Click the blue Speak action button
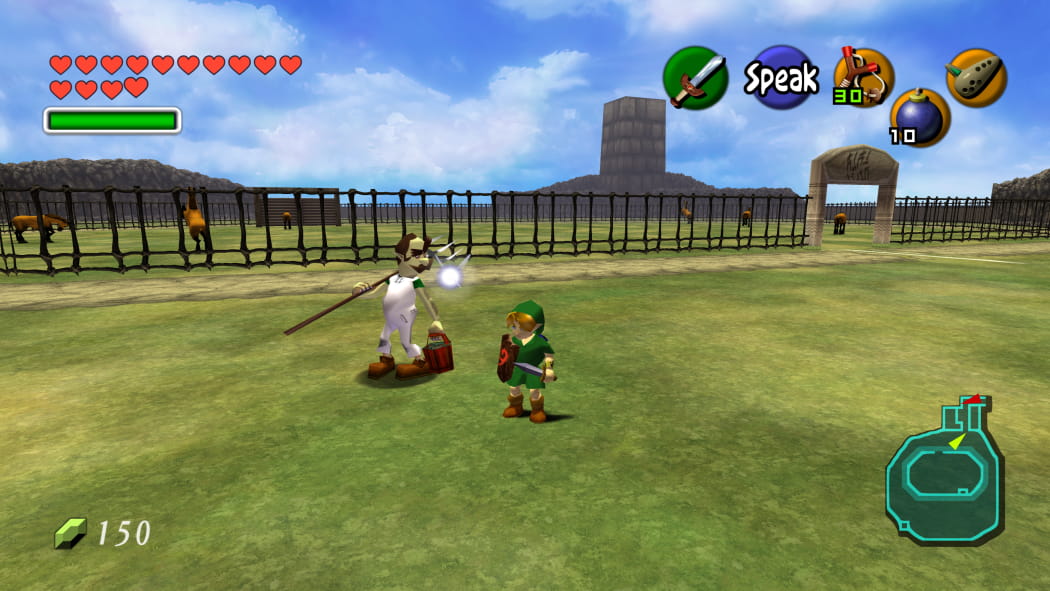The width and height of the screenshot is (1050, 591). point(781,78)
